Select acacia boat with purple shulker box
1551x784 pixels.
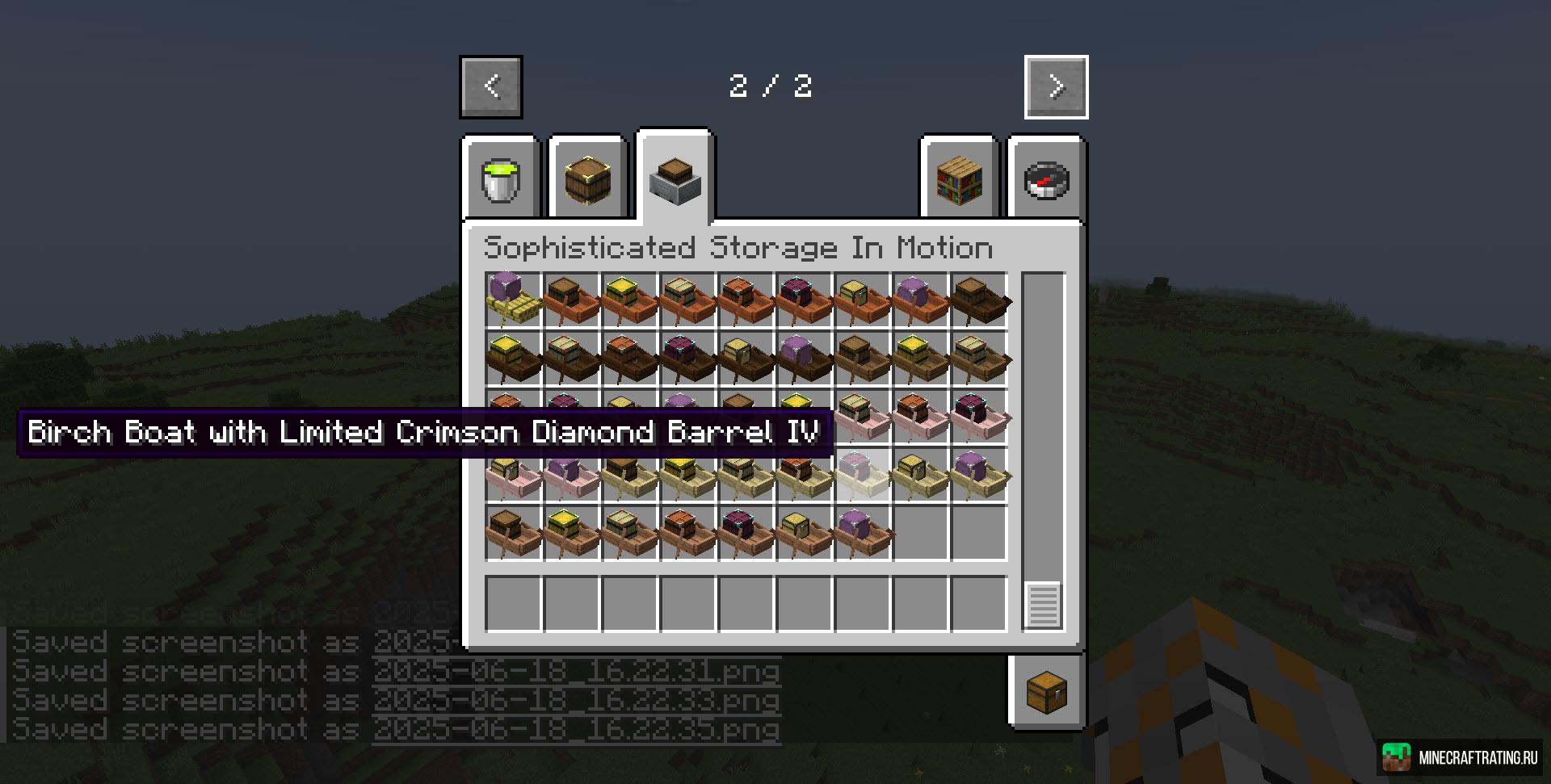(x=921, y=300)
